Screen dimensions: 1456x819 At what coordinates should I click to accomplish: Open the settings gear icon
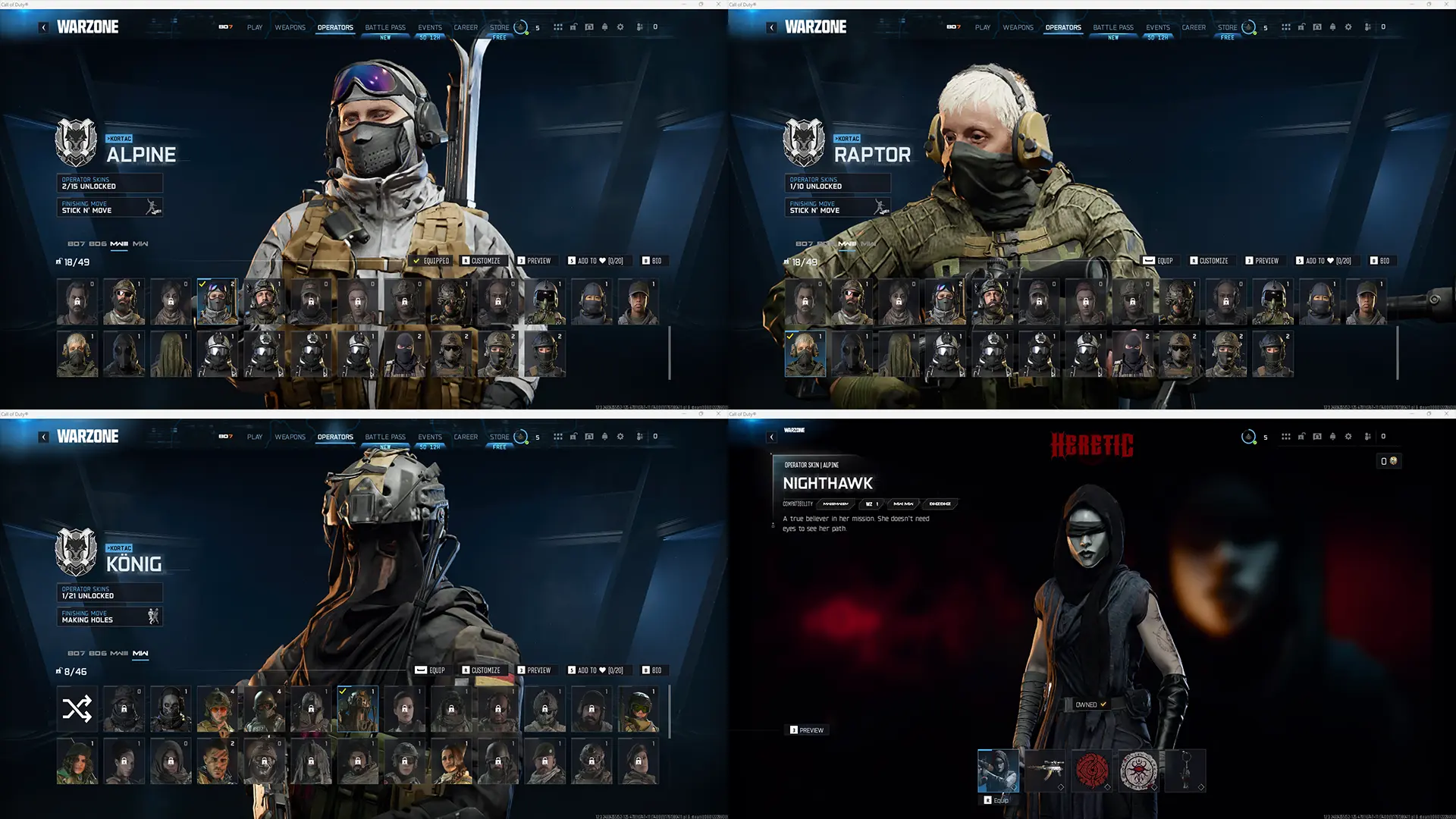(x=620, y=27)
